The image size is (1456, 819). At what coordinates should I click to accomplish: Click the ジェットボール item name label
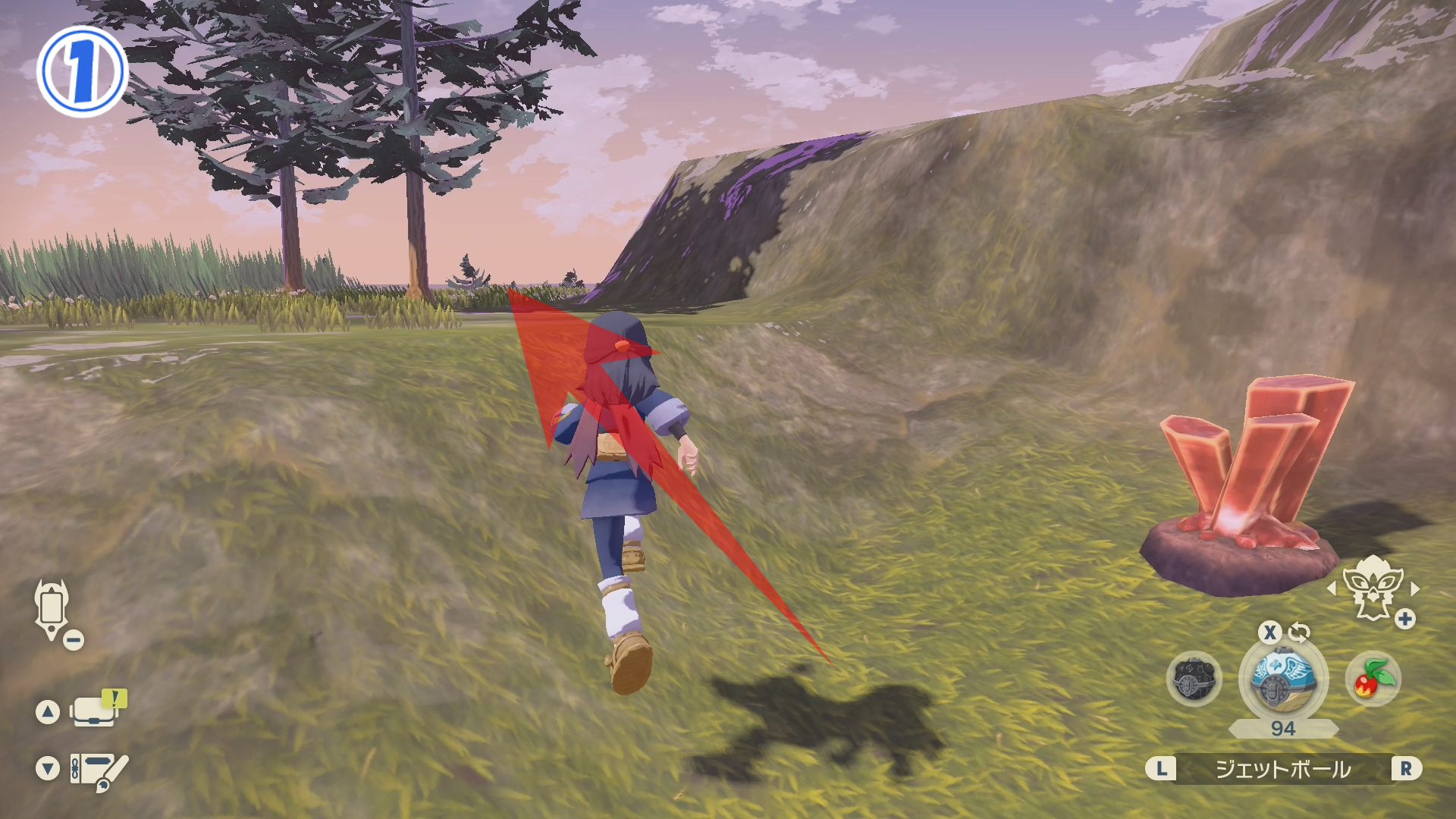tap(1283, 769)
